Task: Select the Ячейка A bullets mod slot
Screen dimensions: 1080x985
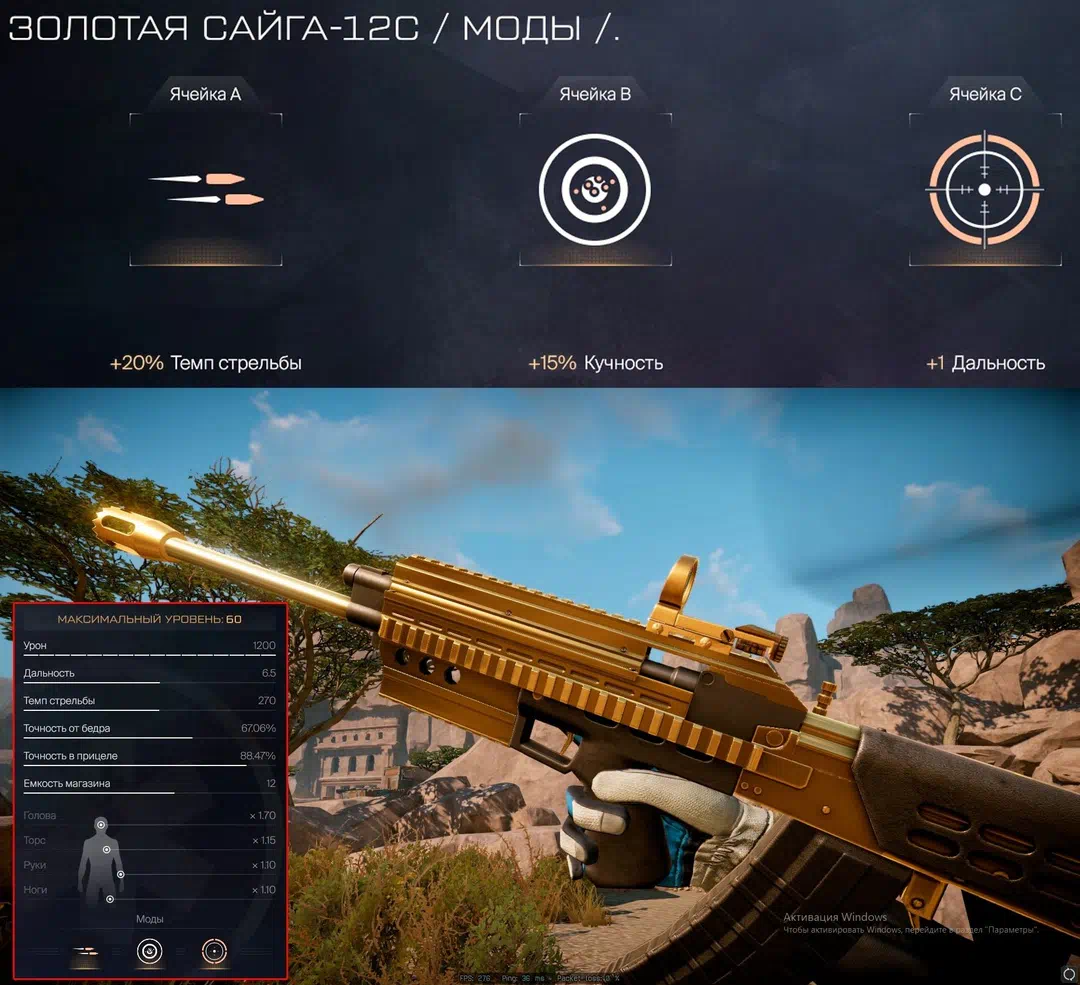Action: pos(206,189)
